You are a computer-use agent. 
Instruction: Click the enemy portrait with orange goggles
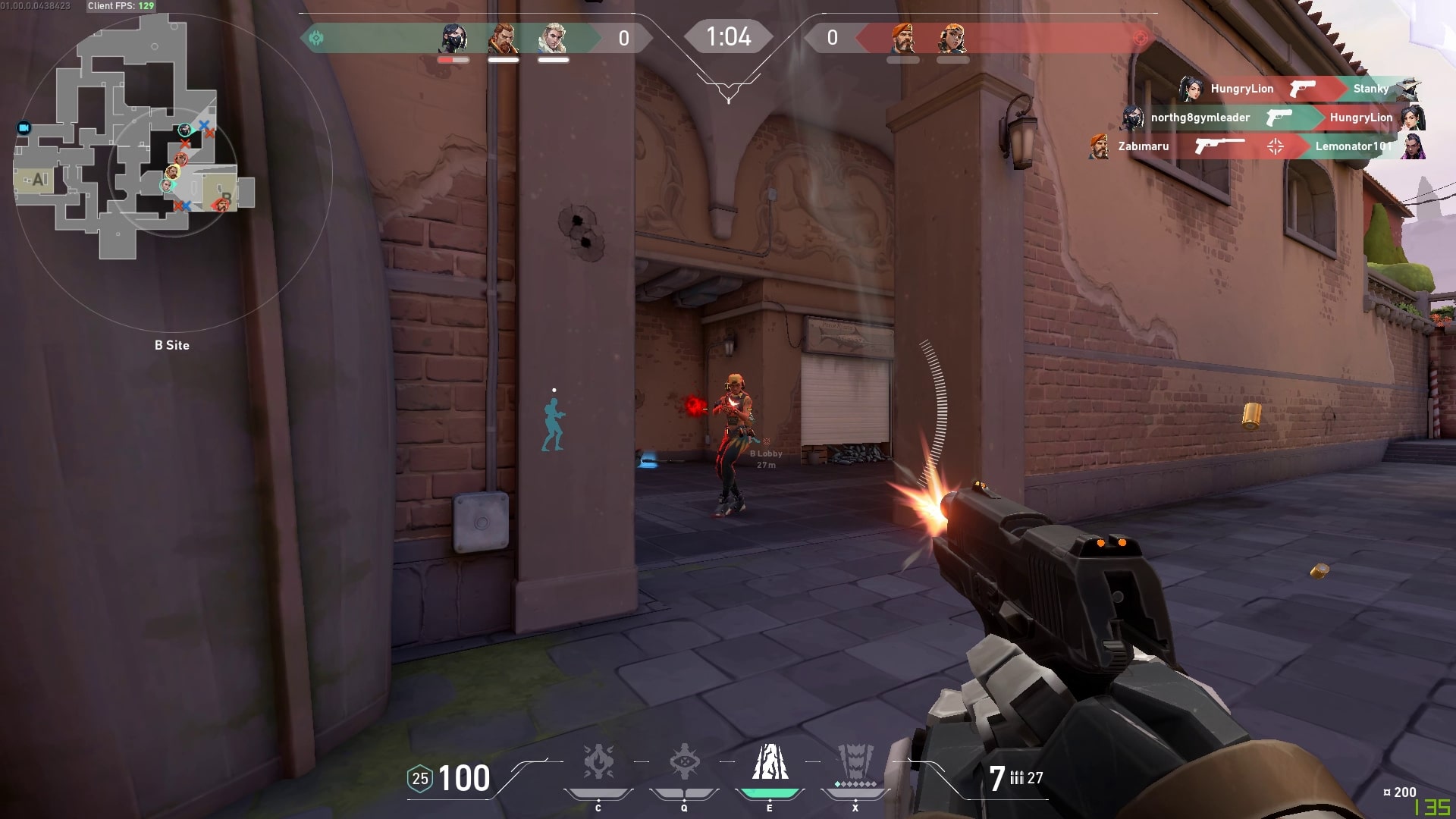click(x=952, y=39)
